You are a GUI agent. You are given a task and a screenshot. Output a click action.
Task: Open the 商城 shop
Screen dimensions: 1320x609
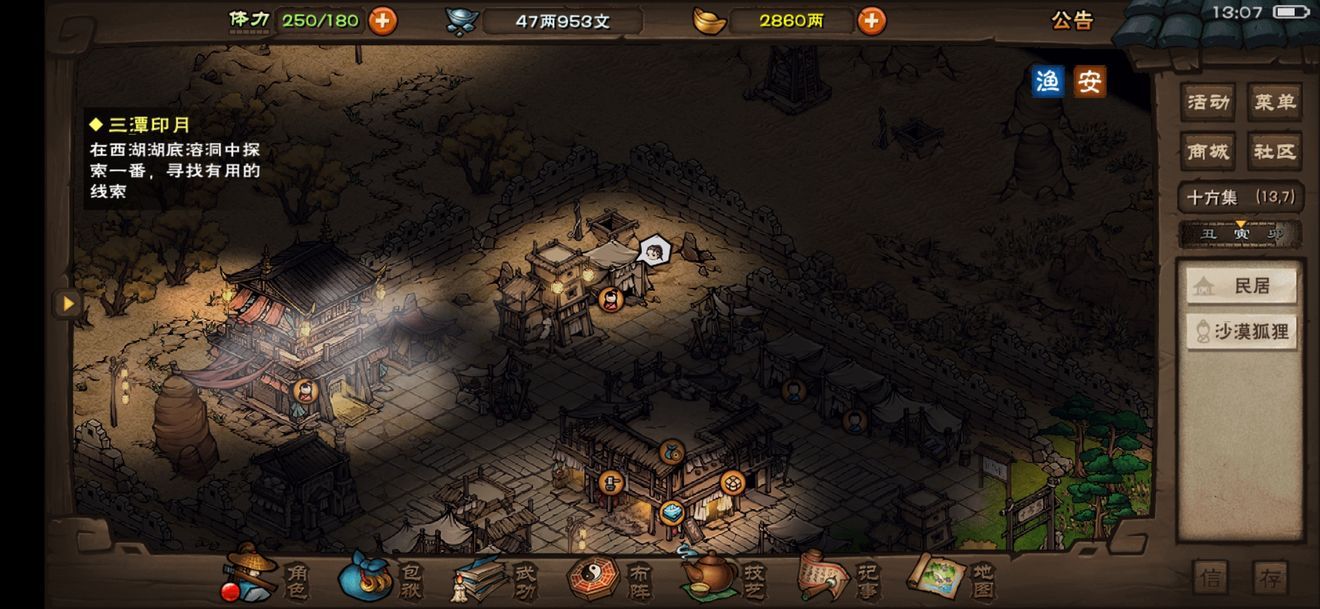(x=1207, y=152)
